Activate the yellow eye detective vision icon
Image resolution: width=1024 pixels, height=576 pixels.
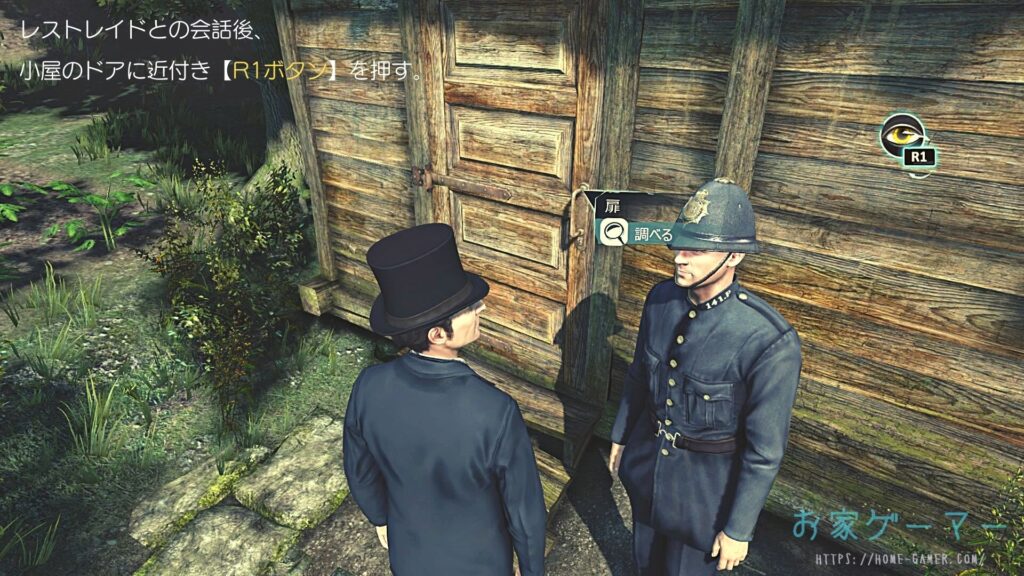(902, 134)
